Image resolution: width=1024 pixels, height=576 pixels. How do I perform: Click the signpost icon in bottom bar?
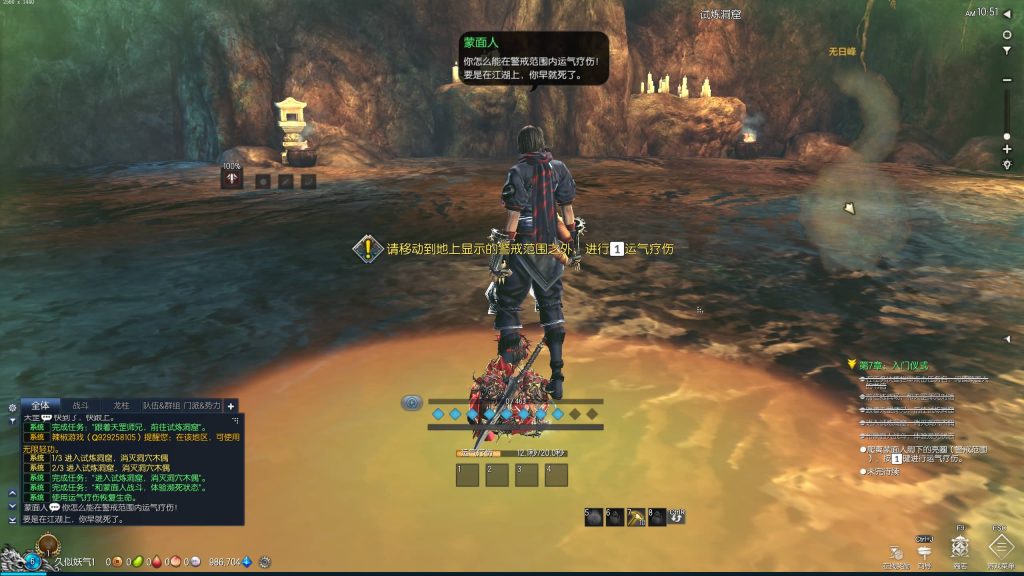pos(924,548)
